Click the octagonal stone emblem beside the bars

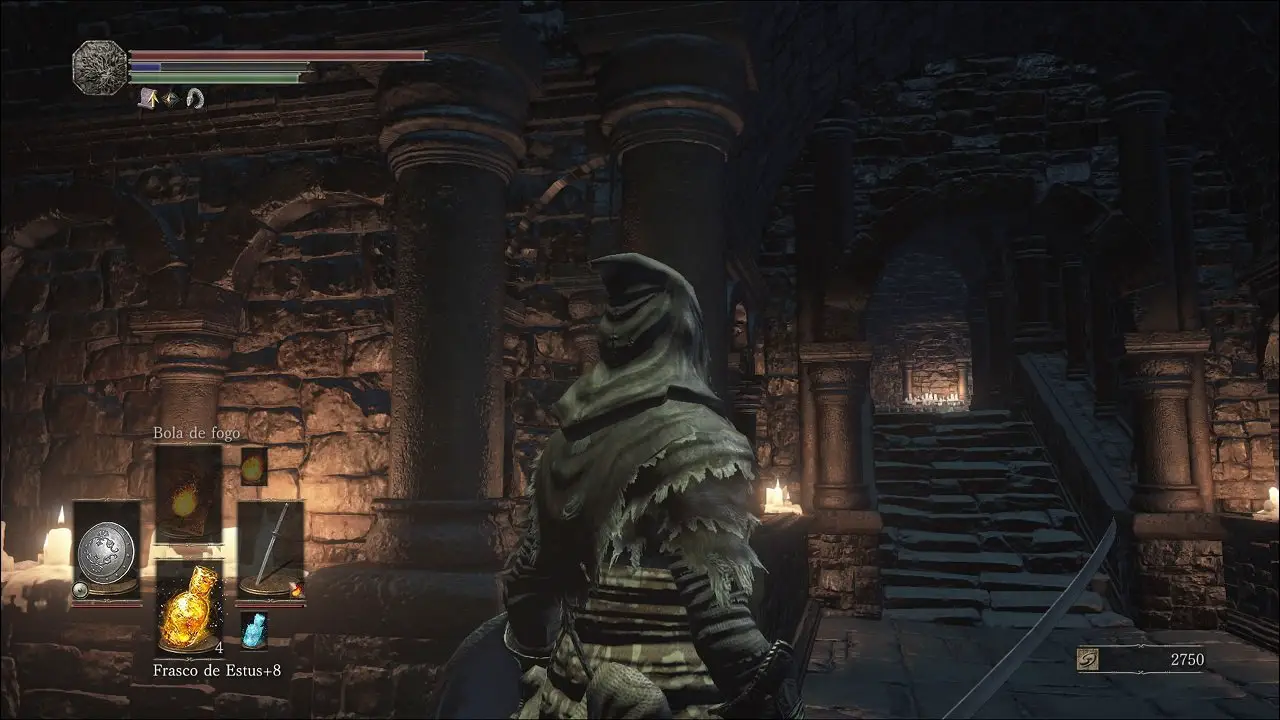[x=100, y=67]
